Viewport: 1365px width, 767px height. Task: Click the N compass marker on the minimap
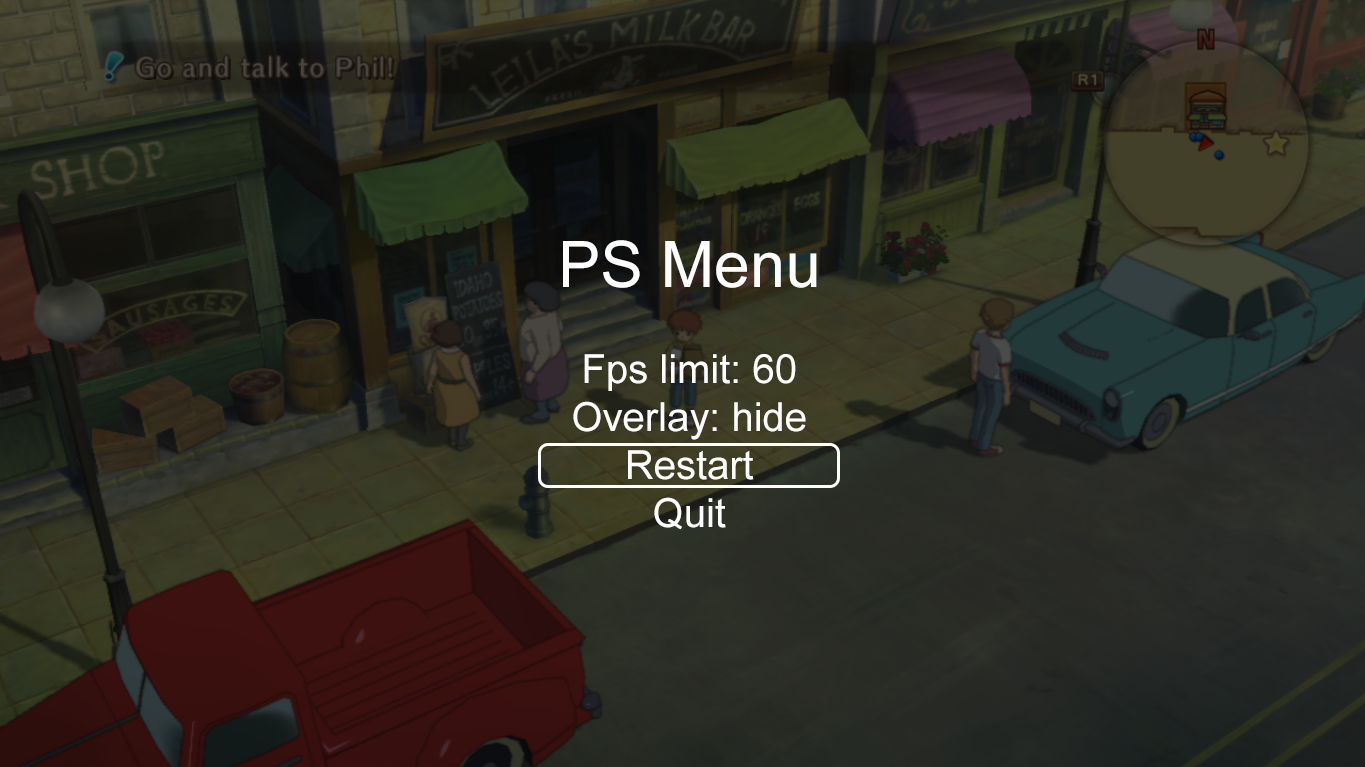(1206, 38)
